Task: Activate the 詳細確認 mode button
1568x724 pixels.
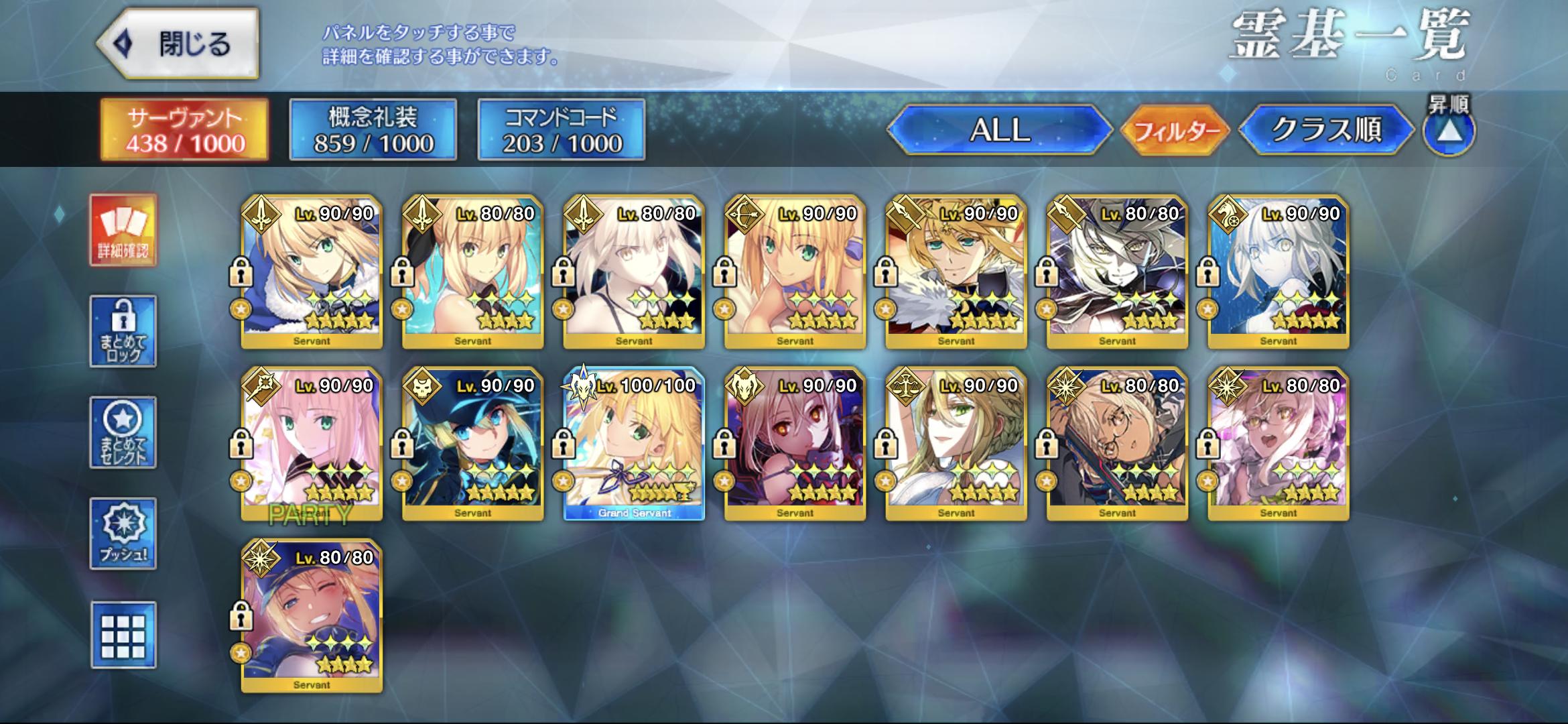Action: (123, 231)
